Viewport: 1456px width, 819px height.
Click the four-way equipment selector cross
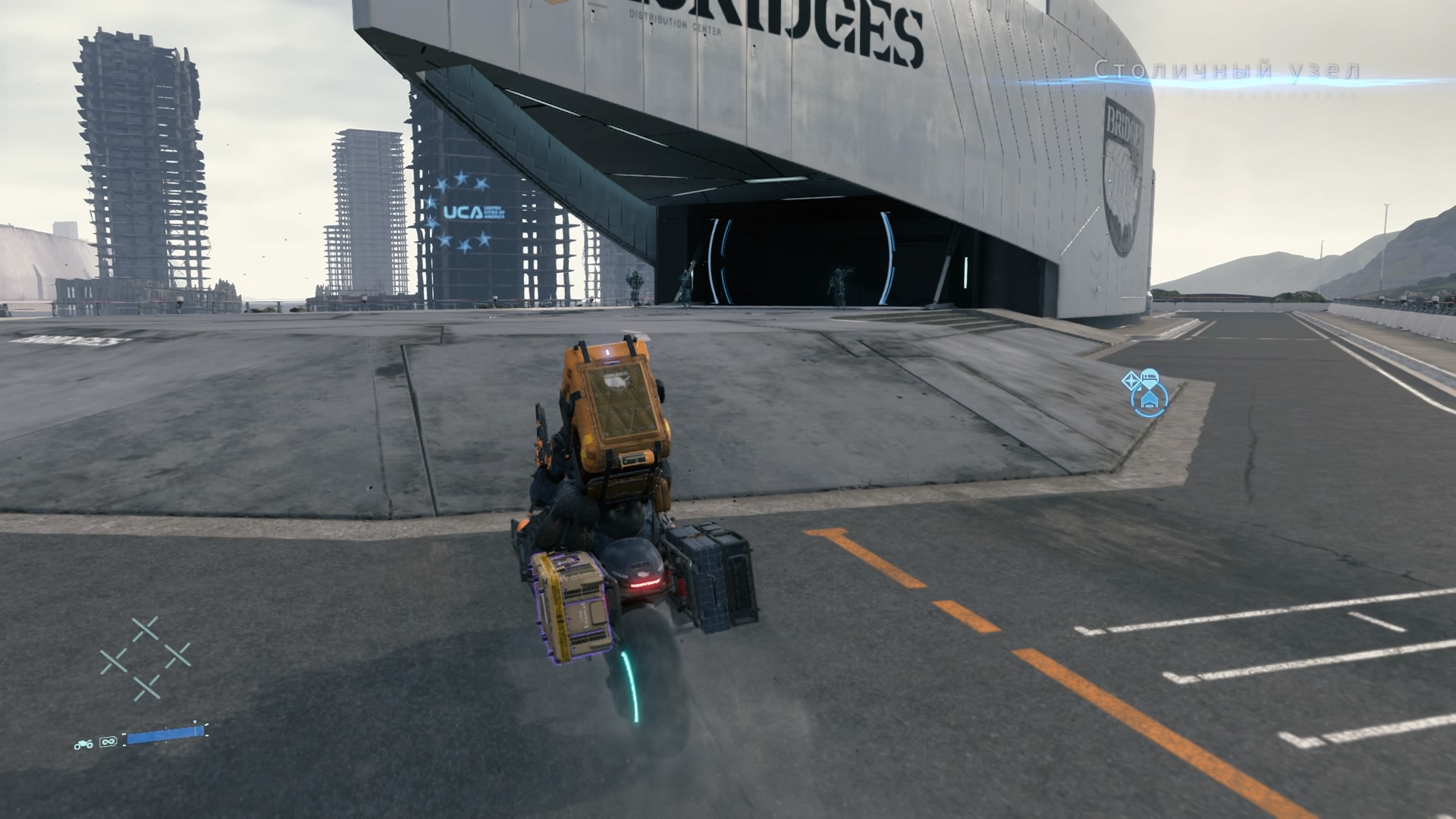[x=145, y=658]
